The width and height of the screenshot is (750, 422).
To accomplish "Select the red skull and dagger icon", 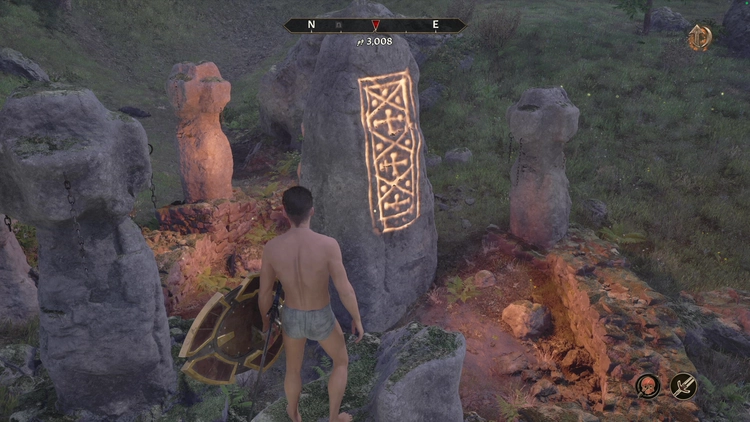I will pos(648,385).
